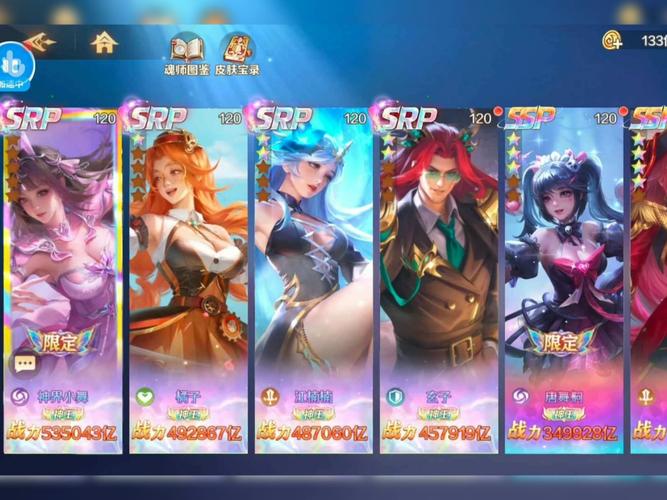
Task: Return to the home screen
Action: pyautogui.click(x=103, y=43)
